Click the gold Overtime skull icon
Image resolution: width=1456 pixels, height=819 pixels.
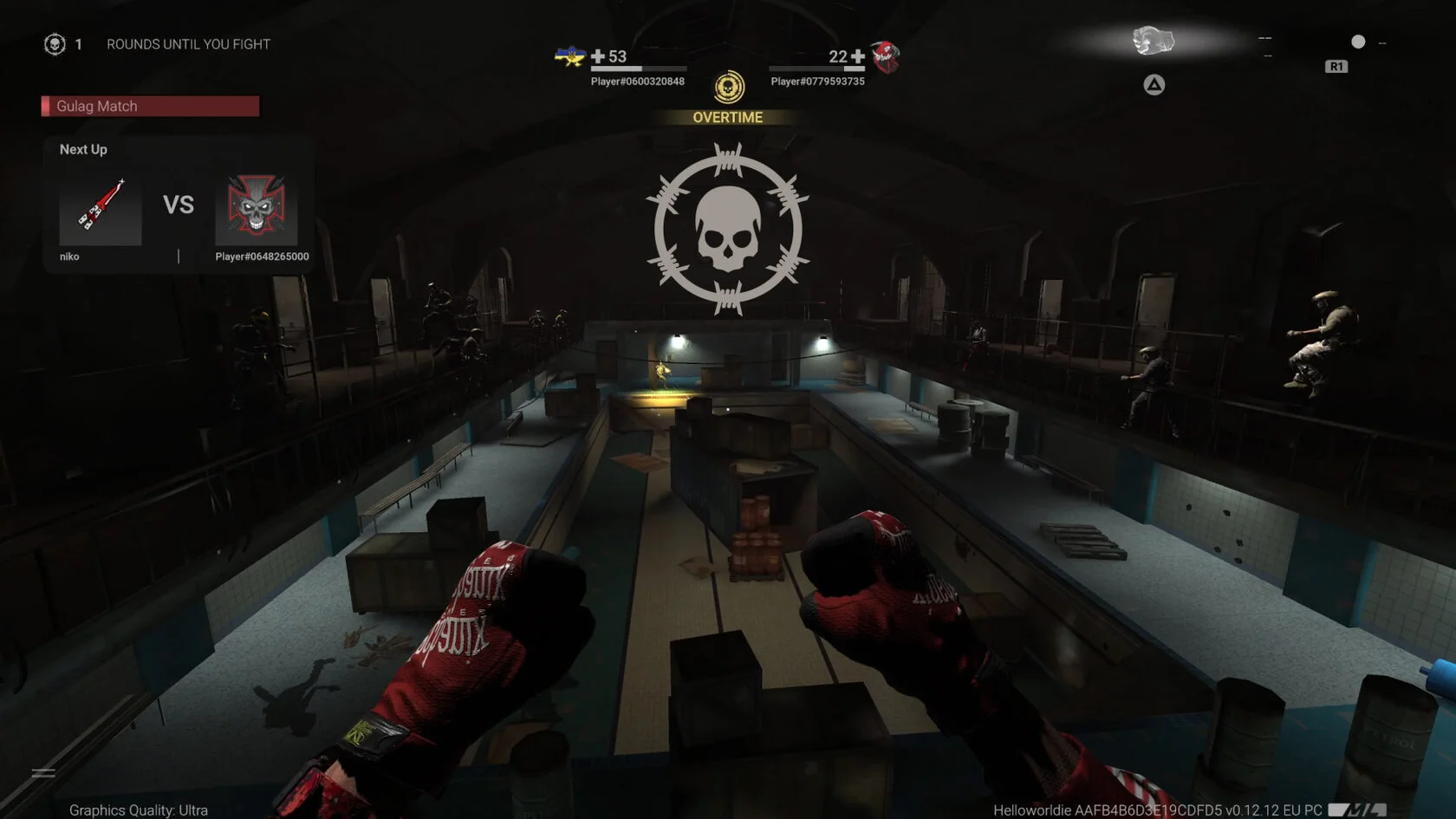(729, 88)
